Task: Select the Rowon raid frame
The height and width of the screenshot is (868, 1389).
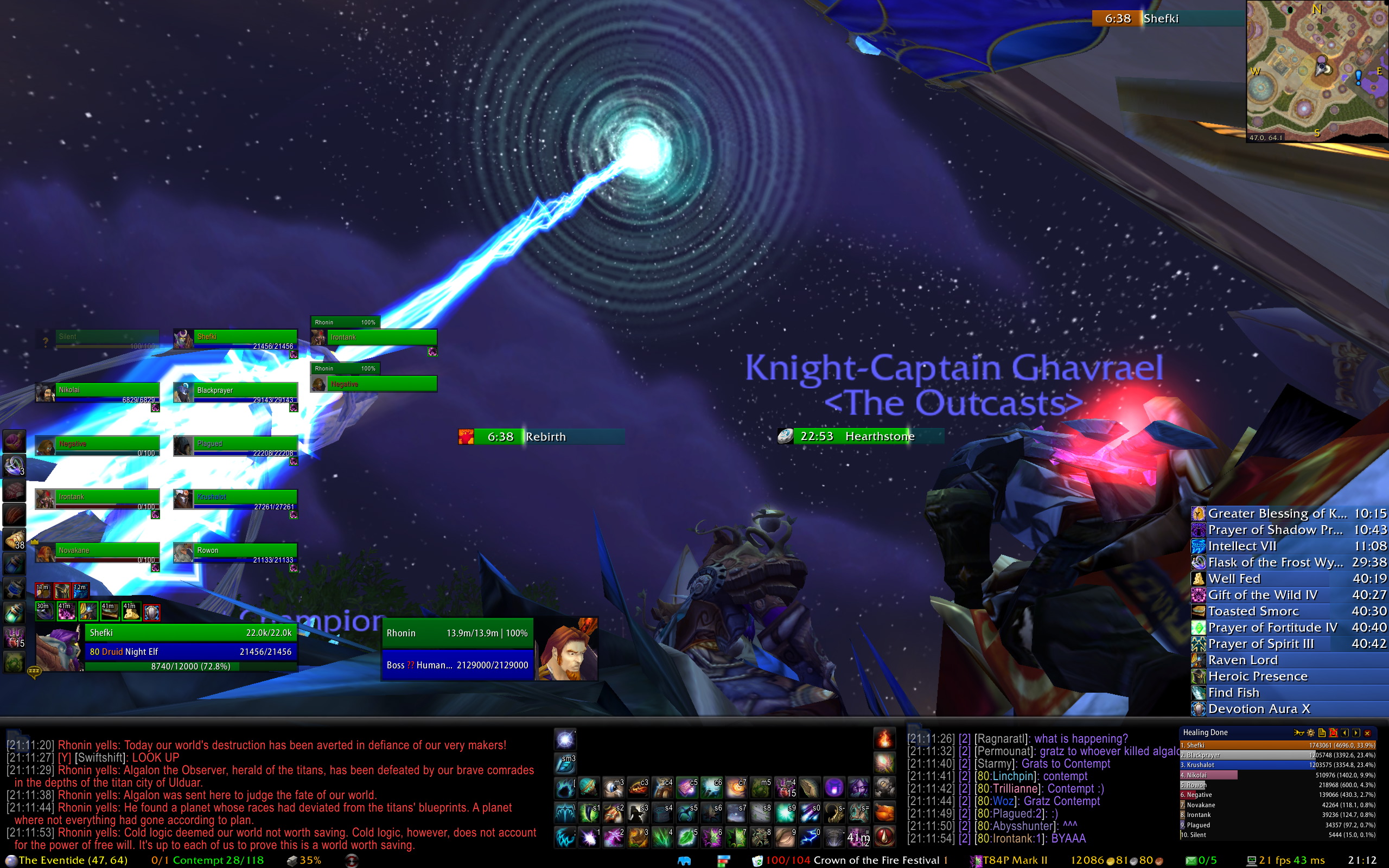Action: pyautogui.click(x=235, y=552)
